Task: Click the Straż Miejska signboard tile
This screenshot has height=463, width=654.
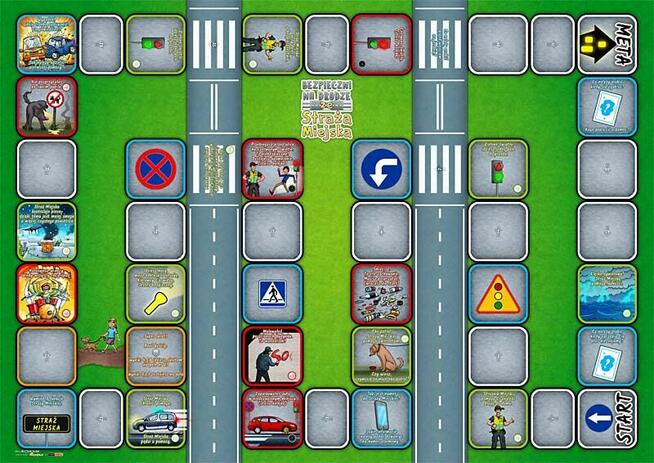Action: 46,418
